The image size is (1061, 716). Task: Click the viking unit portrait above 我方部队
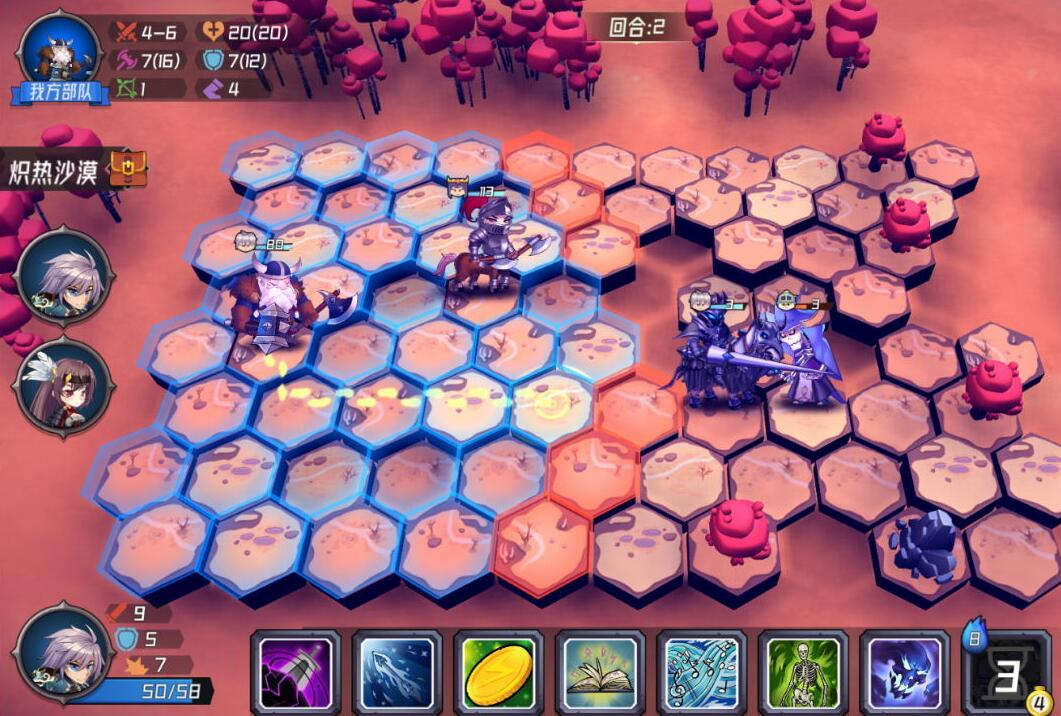tap(60, 50)
